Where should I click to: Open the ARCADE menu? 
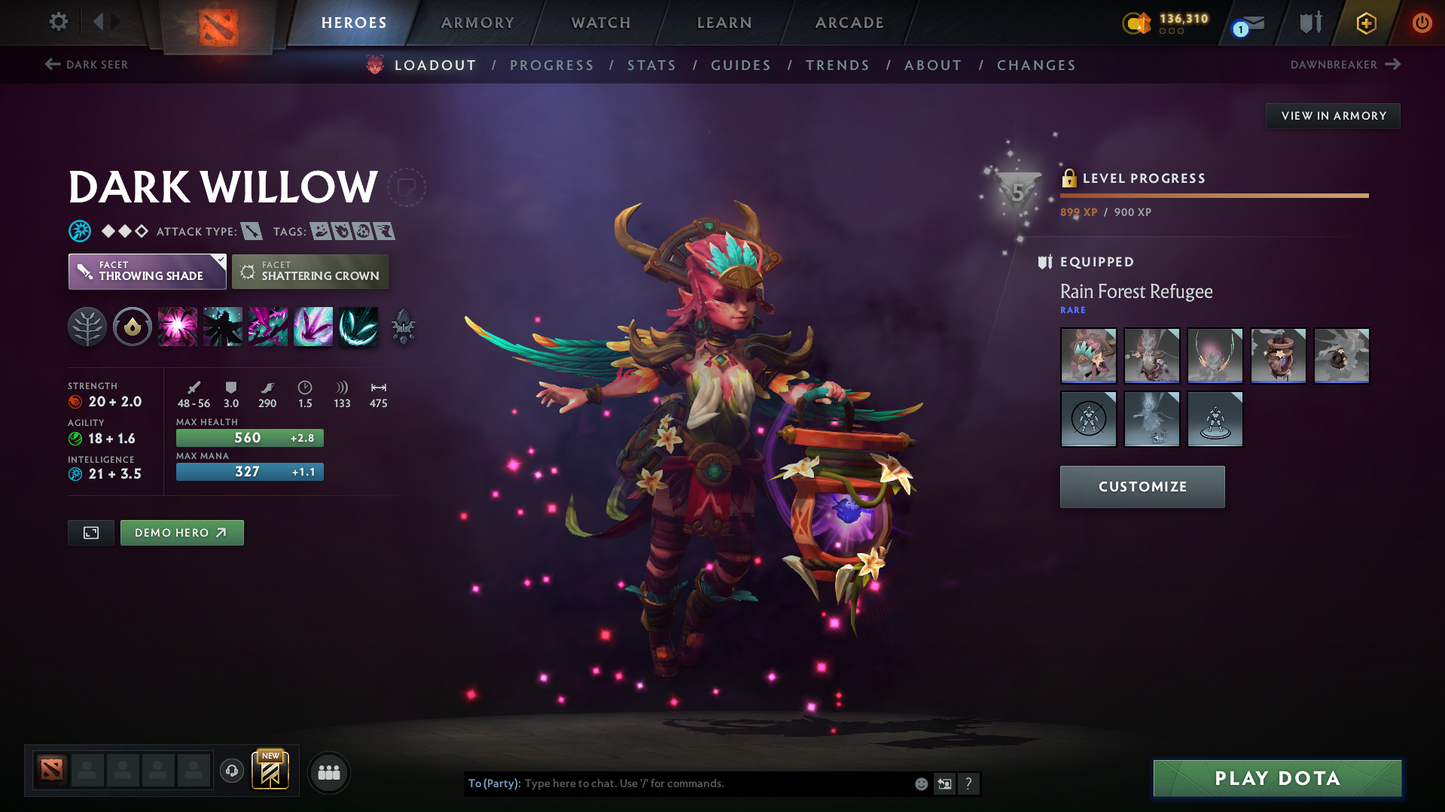pos(849,22)
